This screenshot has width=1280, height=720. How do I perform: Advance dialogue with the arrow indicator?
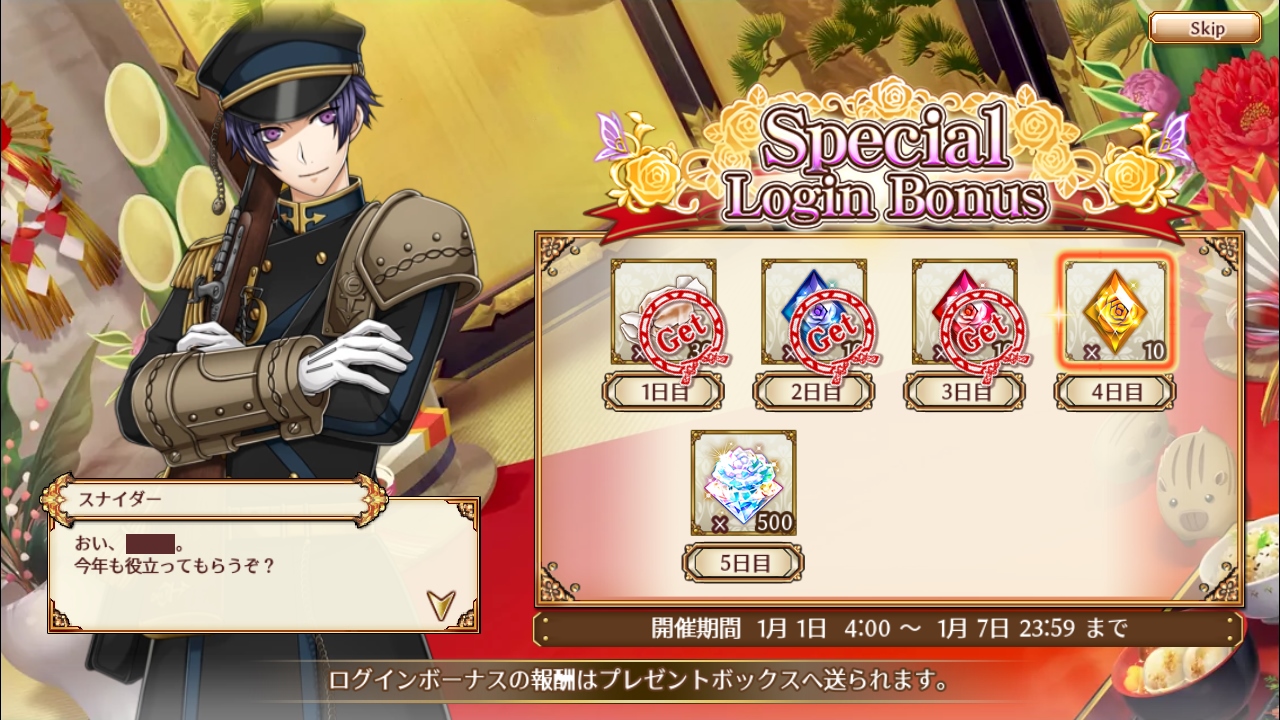click(440, 603)
